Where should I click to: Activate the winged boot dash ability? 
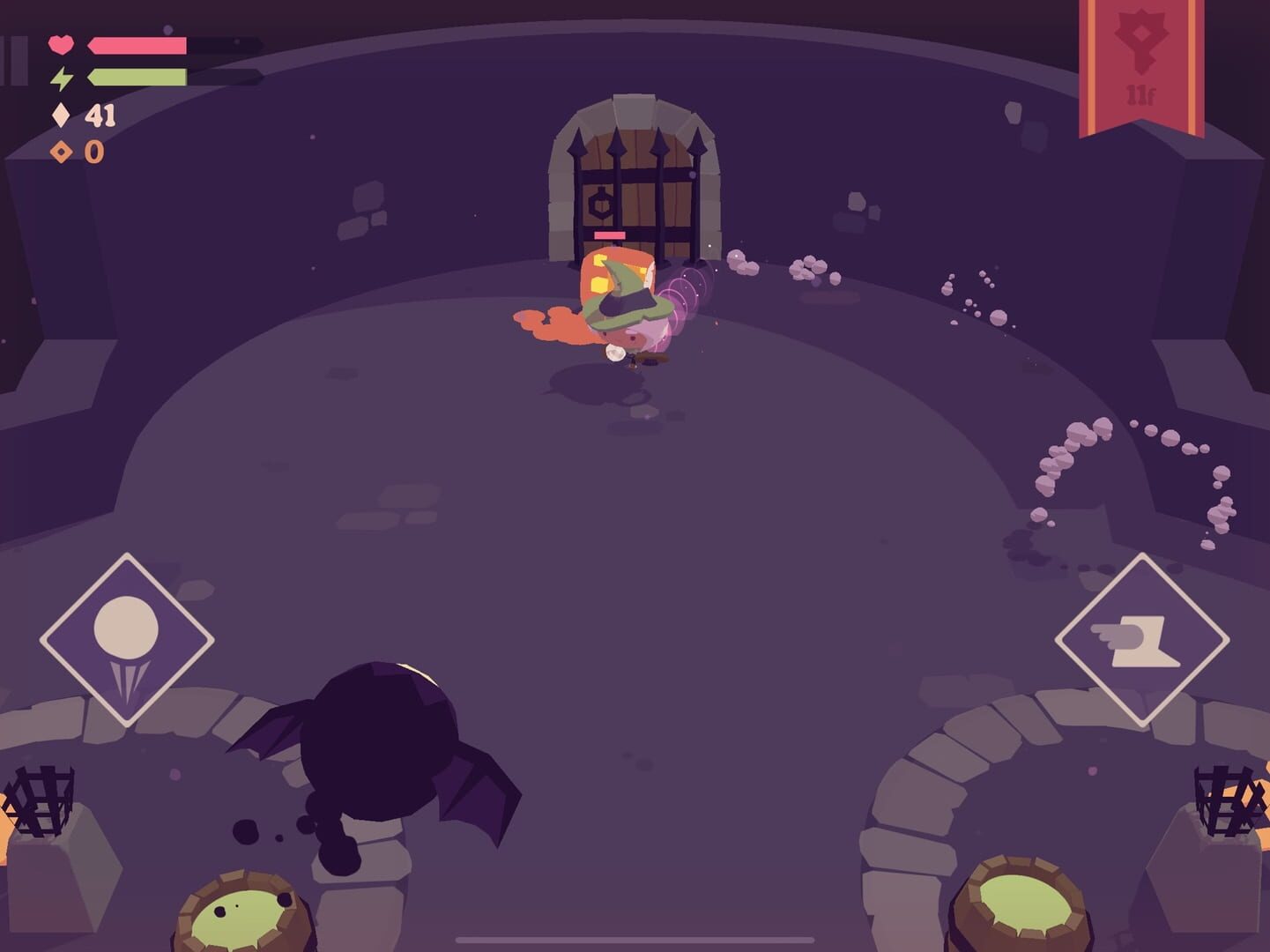(1141, 639)
